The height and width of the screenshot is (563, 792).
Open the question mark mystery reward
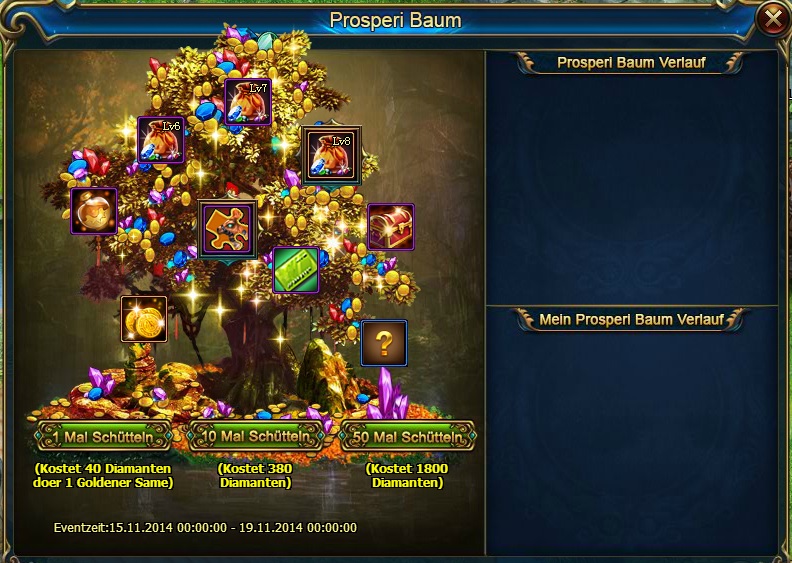click(384, 343)
